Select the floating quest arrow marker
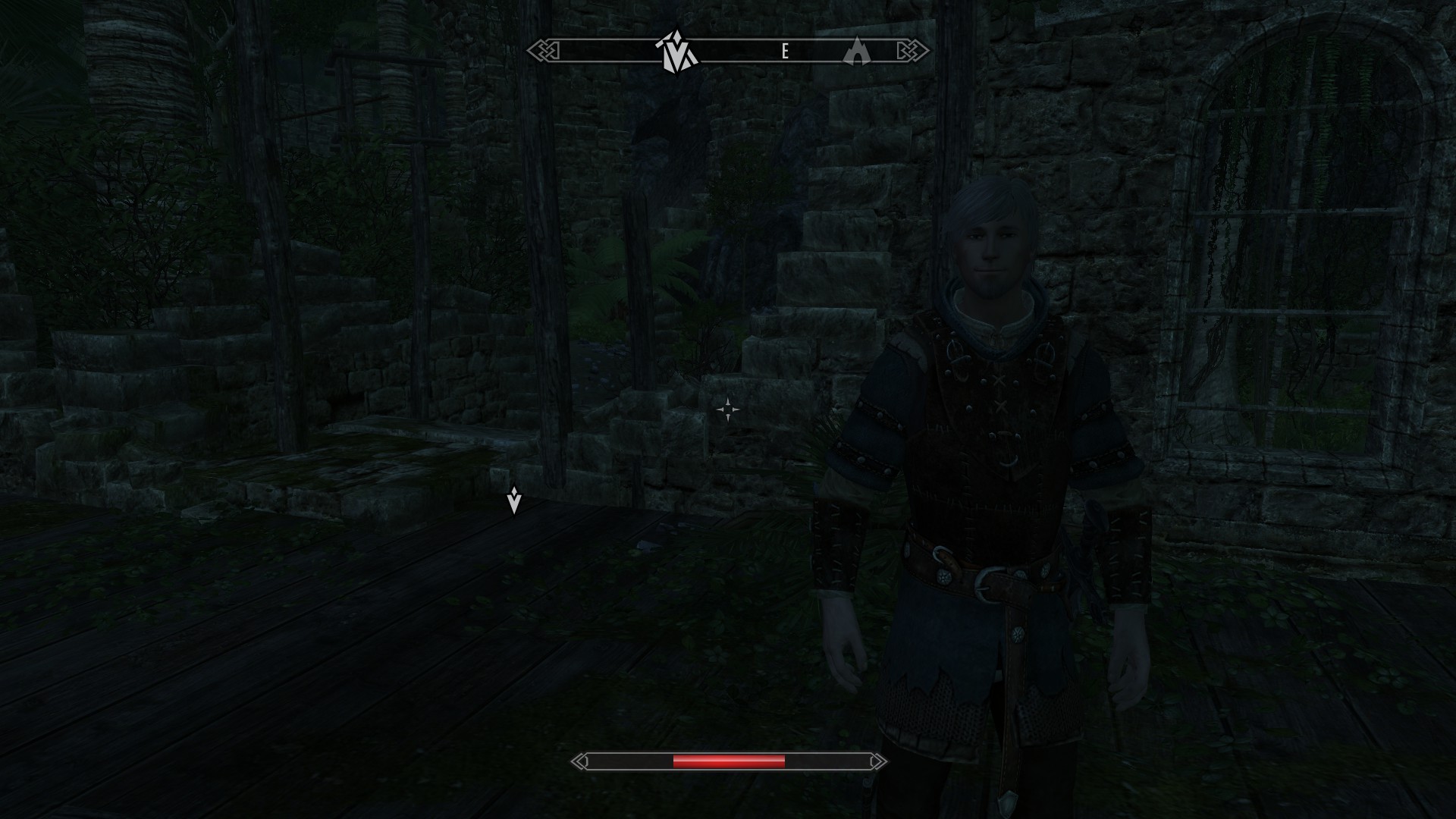The image size is (1456, 819). click(514, 500)
